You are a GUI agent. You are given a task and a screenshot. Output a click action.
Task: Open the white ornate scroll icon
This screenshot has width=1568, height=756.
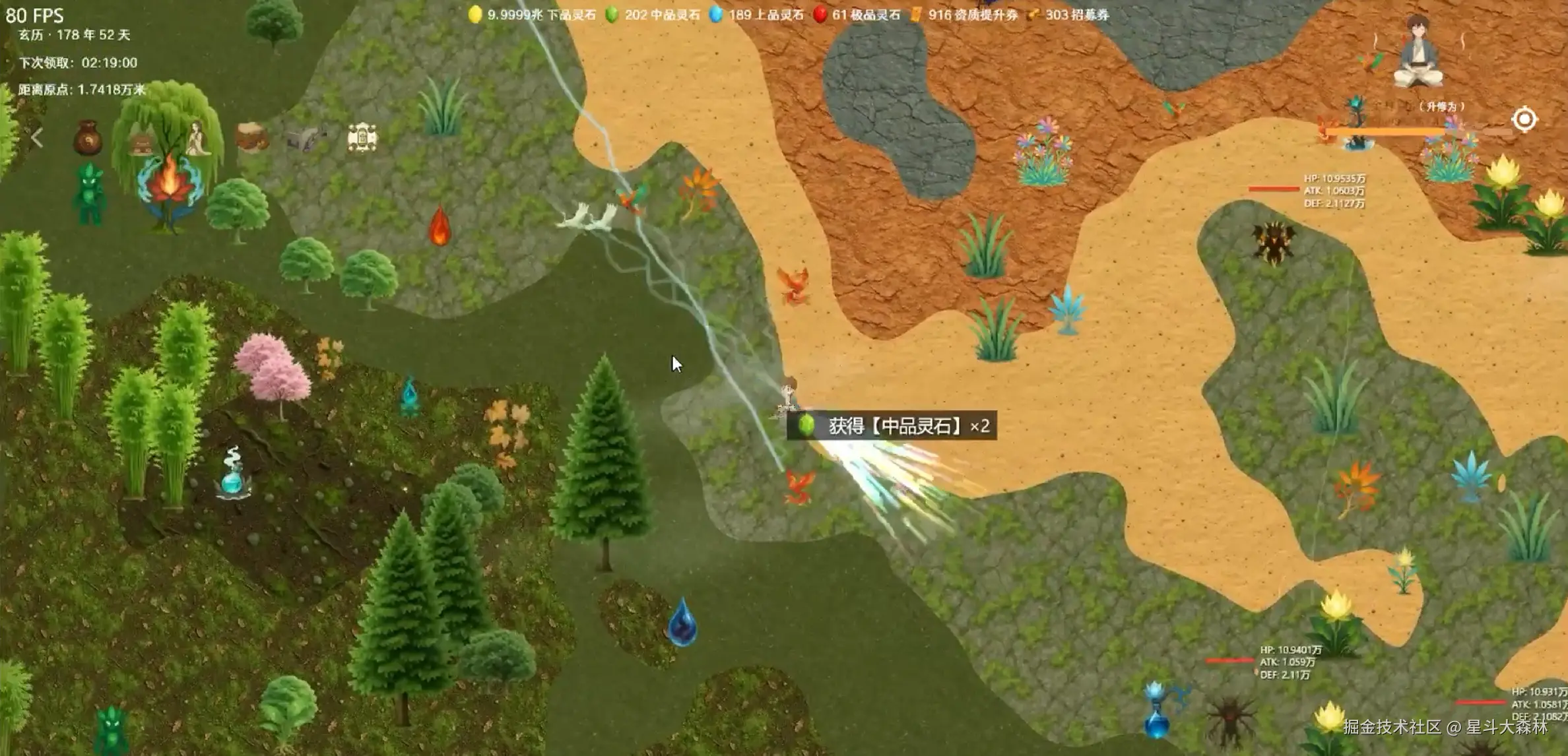[362, 137]
